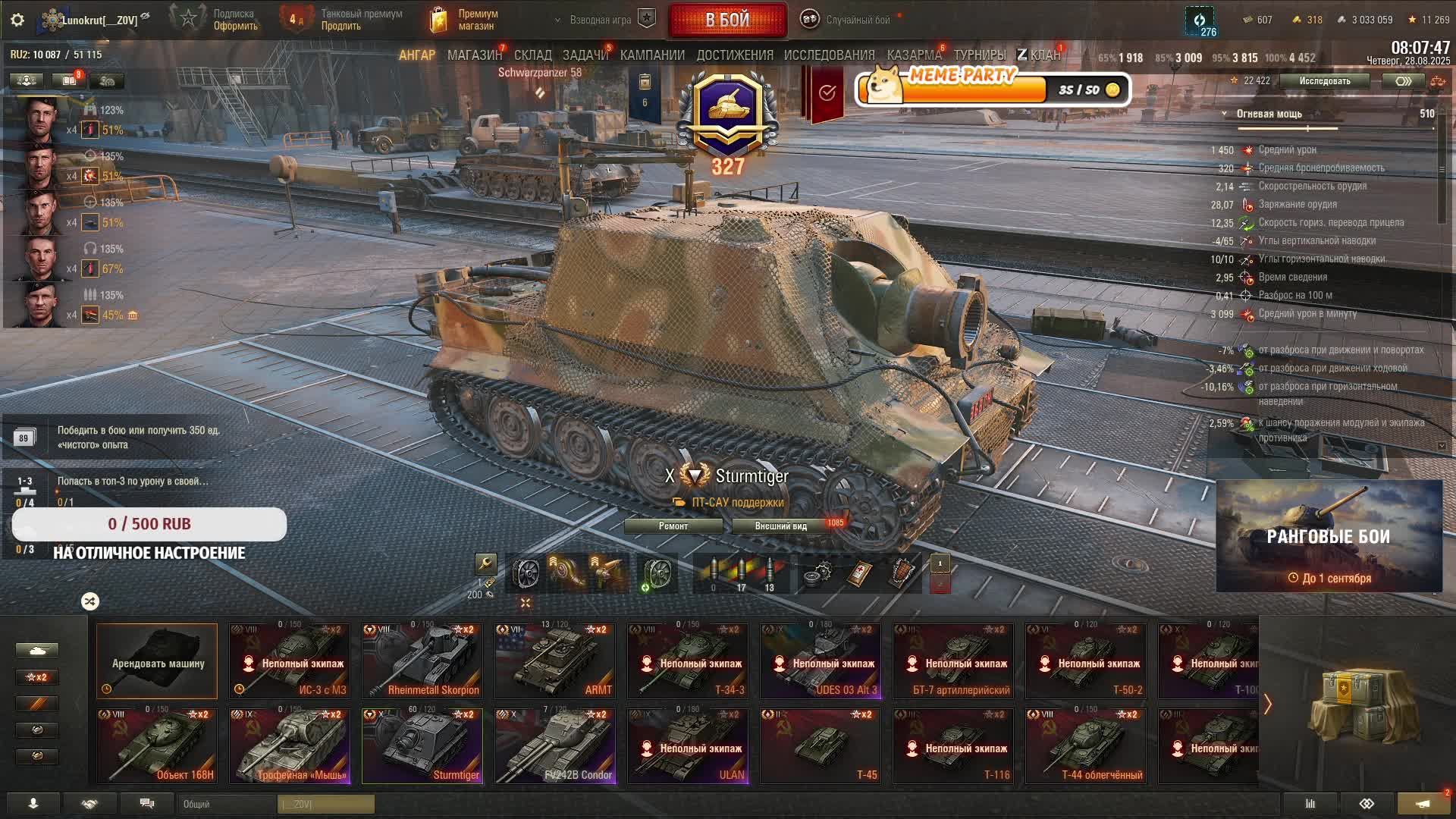This screenshot has width=1456, height=819.
Task: Click the Арендовать машину tile
Action: click(157, 661)
